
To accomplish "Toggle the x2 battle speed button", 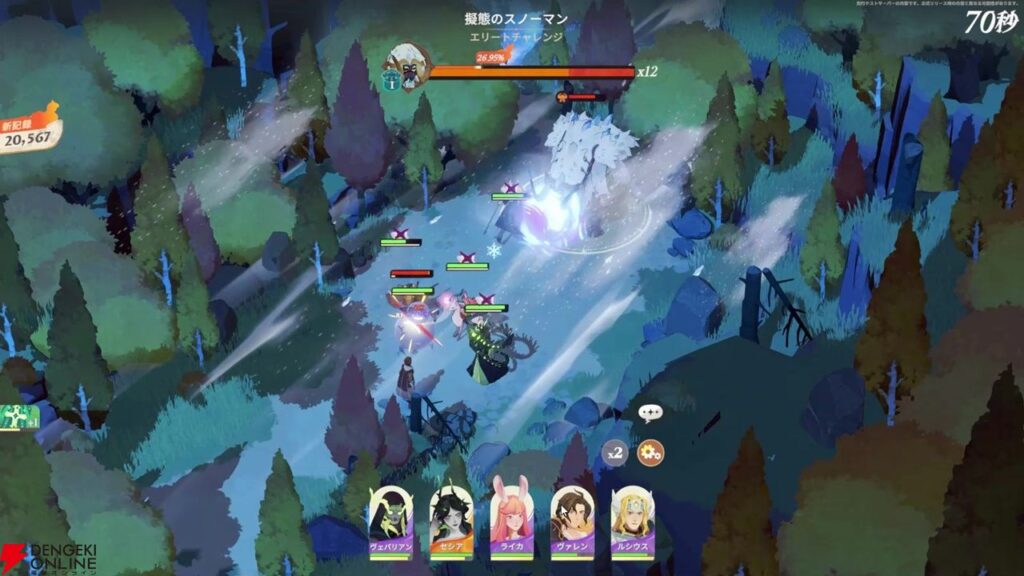I will tap(616, 453).
